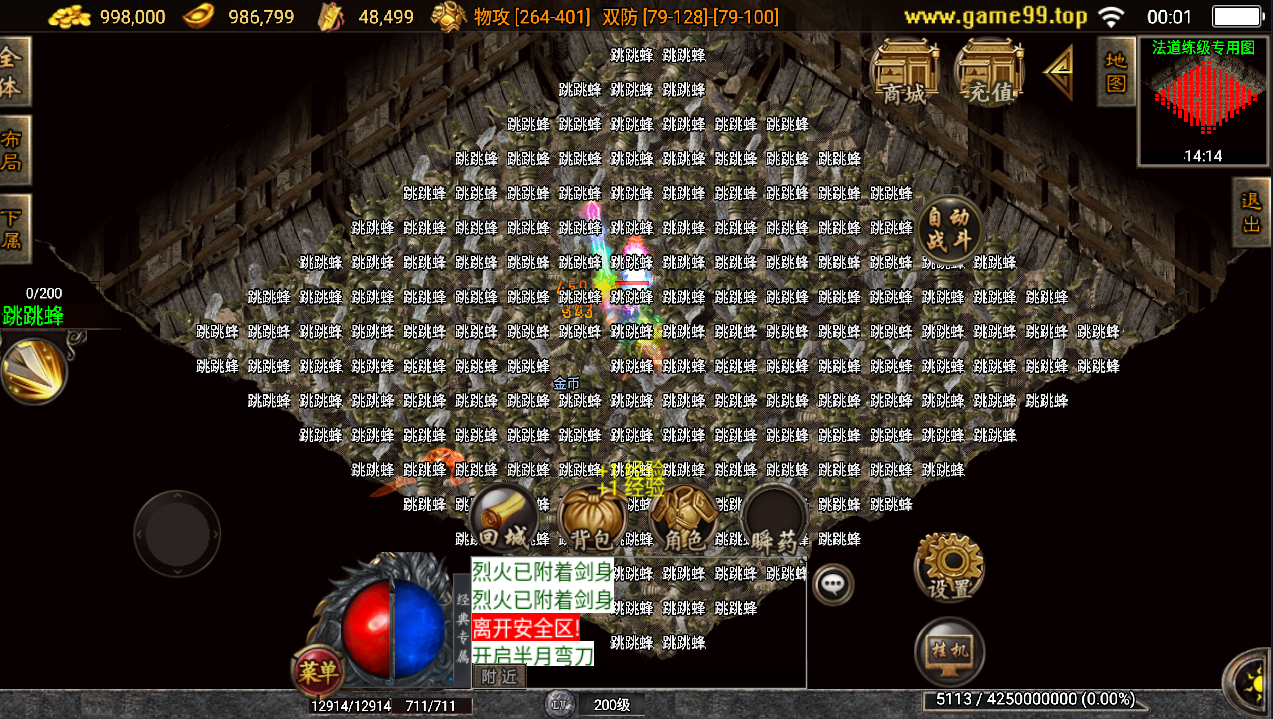Collapse the top menu with the arrow

point(1058,72)
